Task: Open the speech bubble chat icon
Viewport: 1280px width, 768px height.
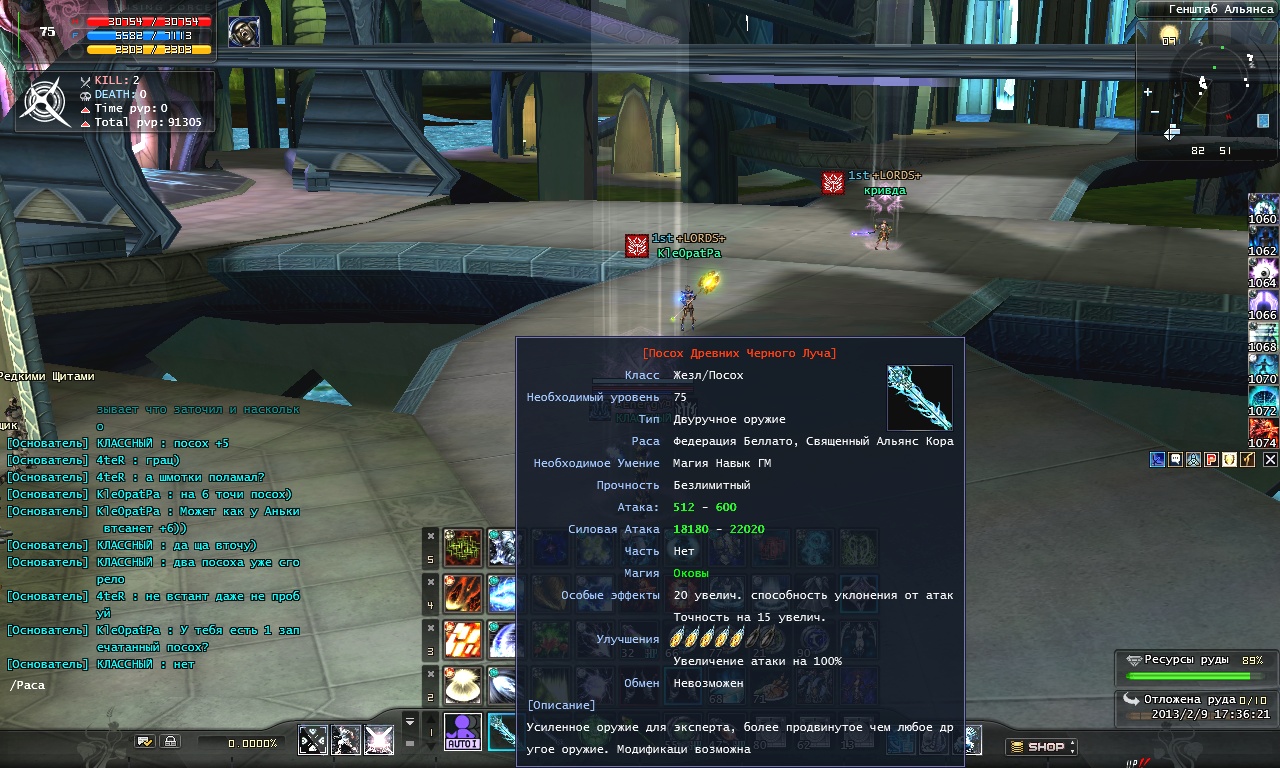Action: 1175,459
